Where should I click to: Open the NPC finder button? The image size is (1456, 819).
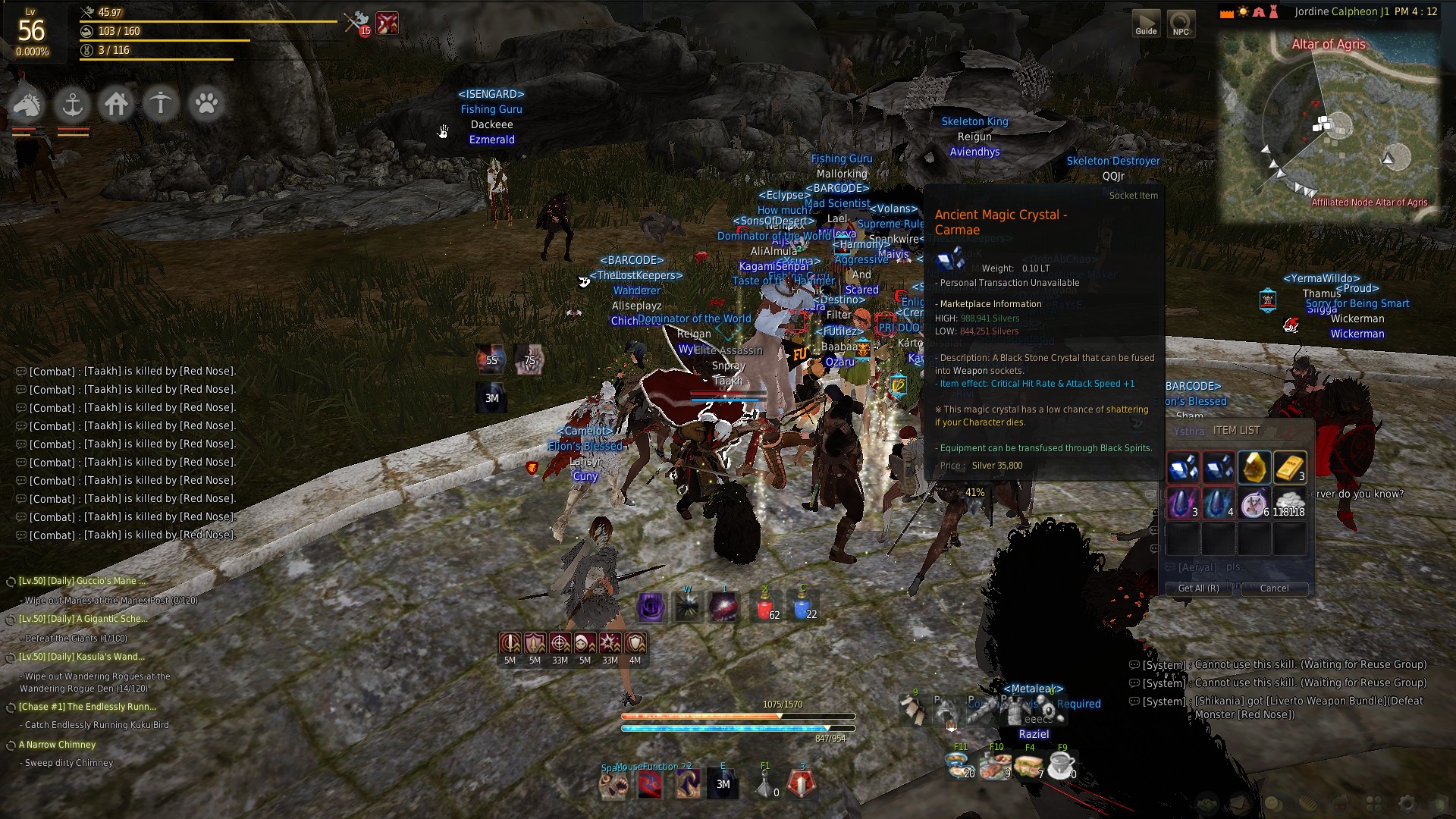tap(1181, 23)
